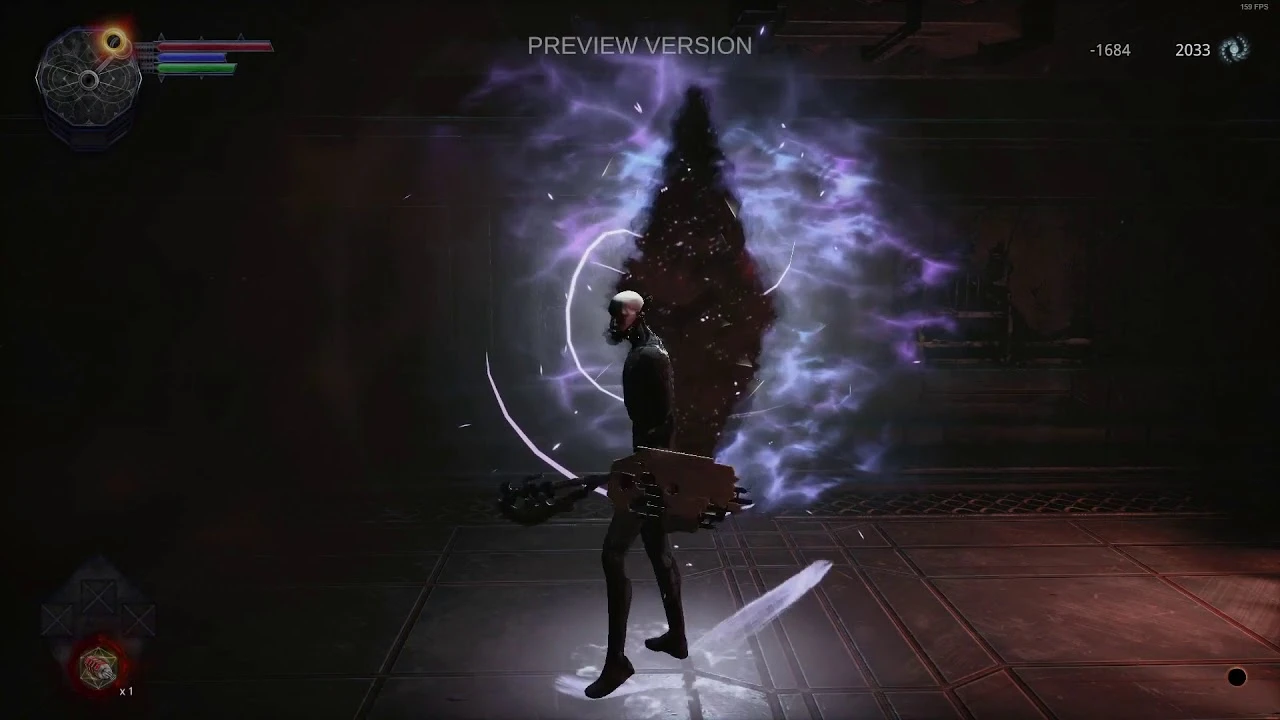The image size is (1280, 720).
Task: Select the PREVIEW VERSION header text
Action: pyautogui.click(x=639, y=46)
